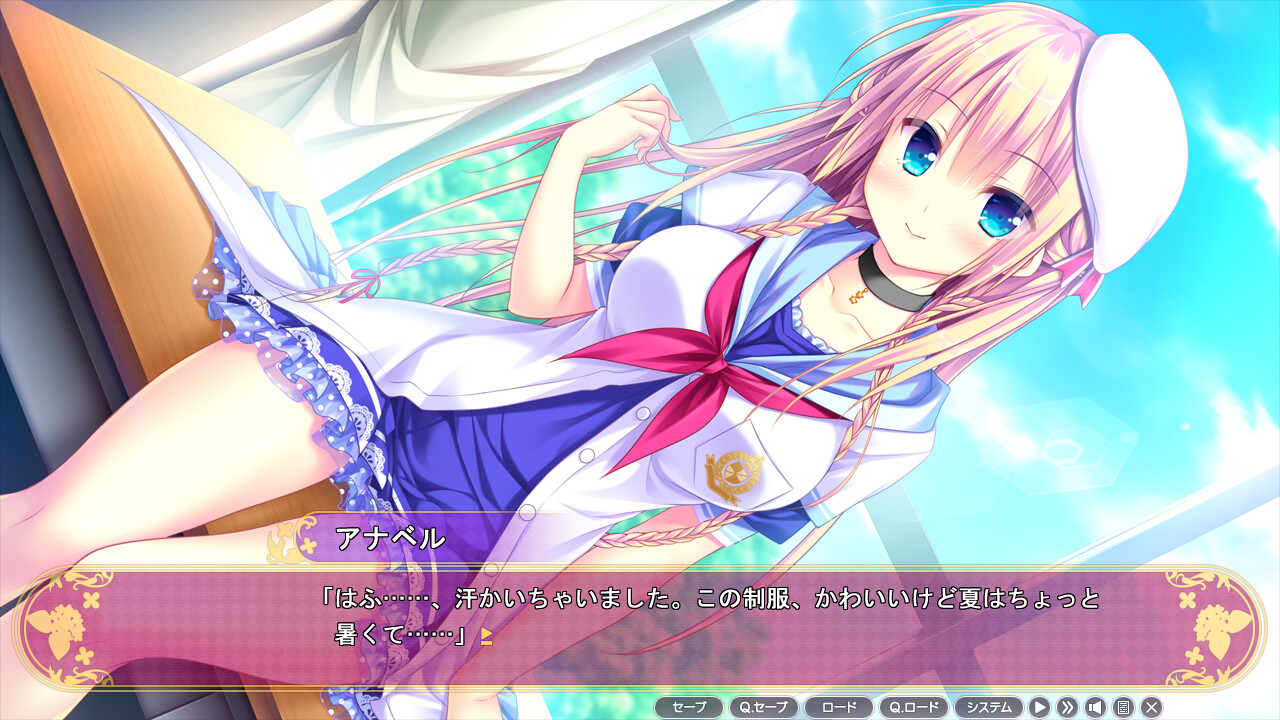The image size is (1280, 720).
Task: Hide the dialogue window via the X icon
Action: pyautogui.click(x=1152, y=706)
